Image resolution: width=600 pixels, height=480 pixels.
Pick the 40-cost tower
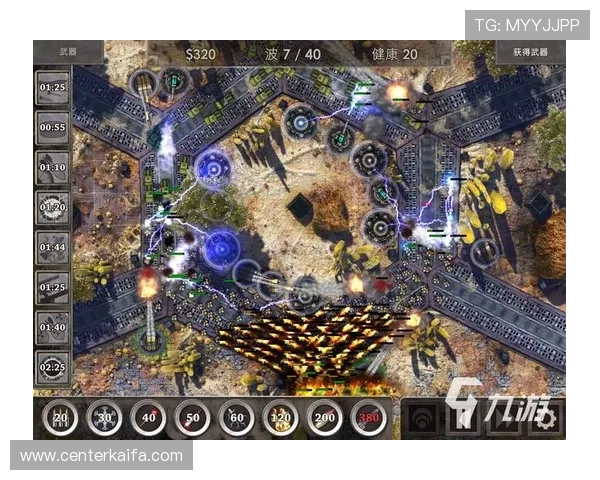(x=149, y=418)
